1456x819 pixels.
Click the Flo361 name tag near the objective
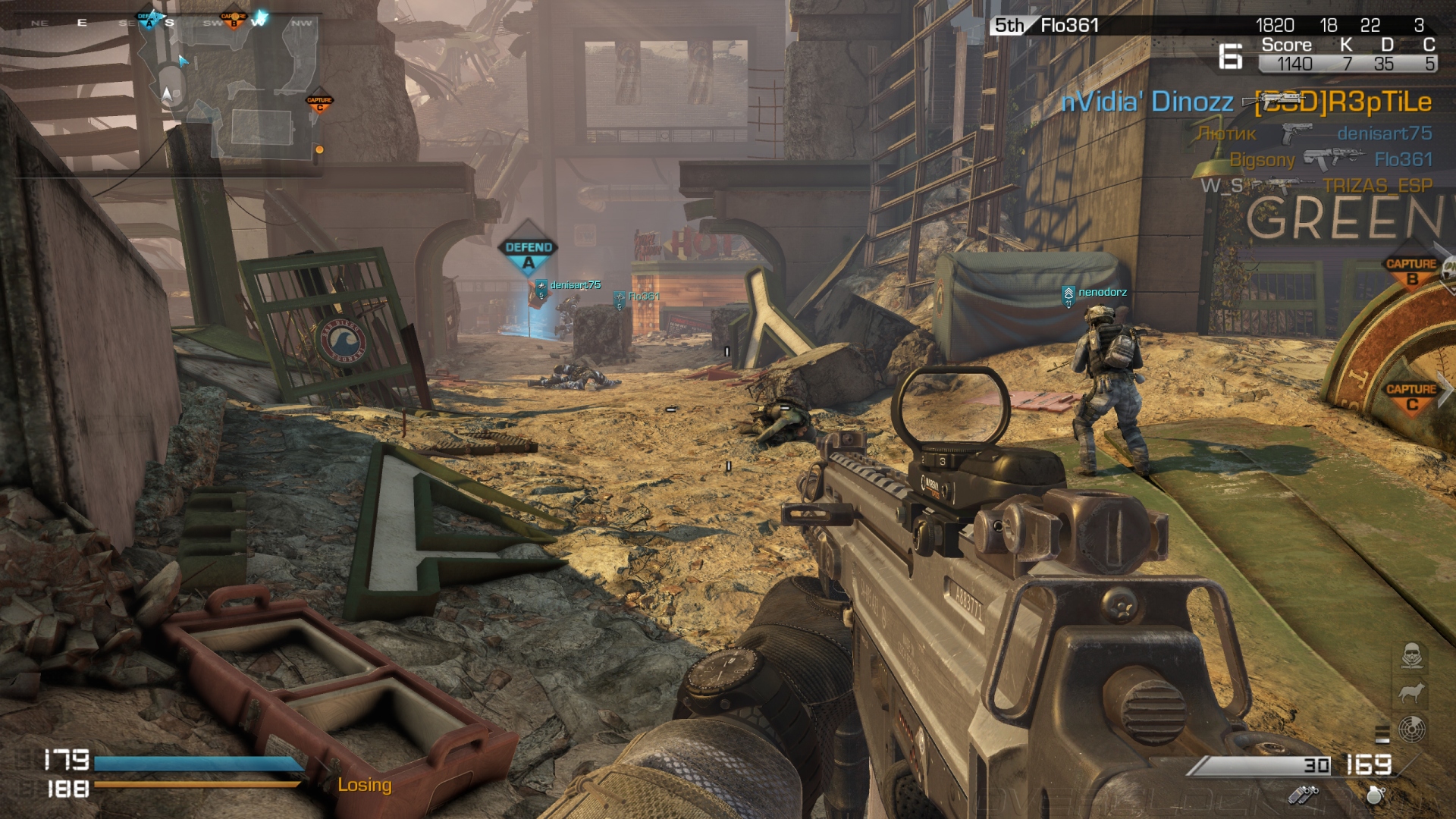[643, 297]
